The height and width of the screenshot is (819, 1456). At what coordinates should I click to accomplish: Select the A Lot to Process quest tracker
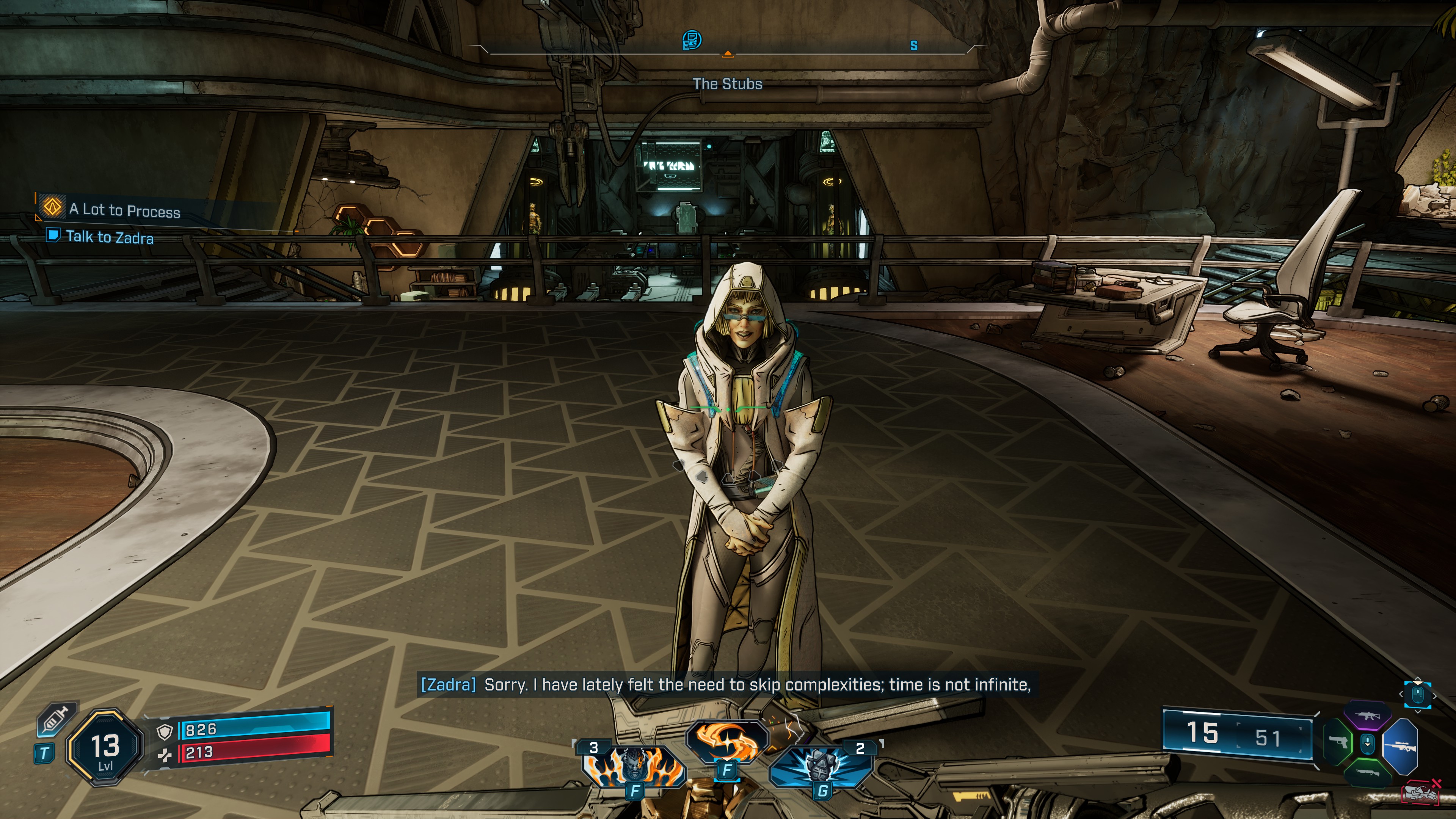pos(124,210)
